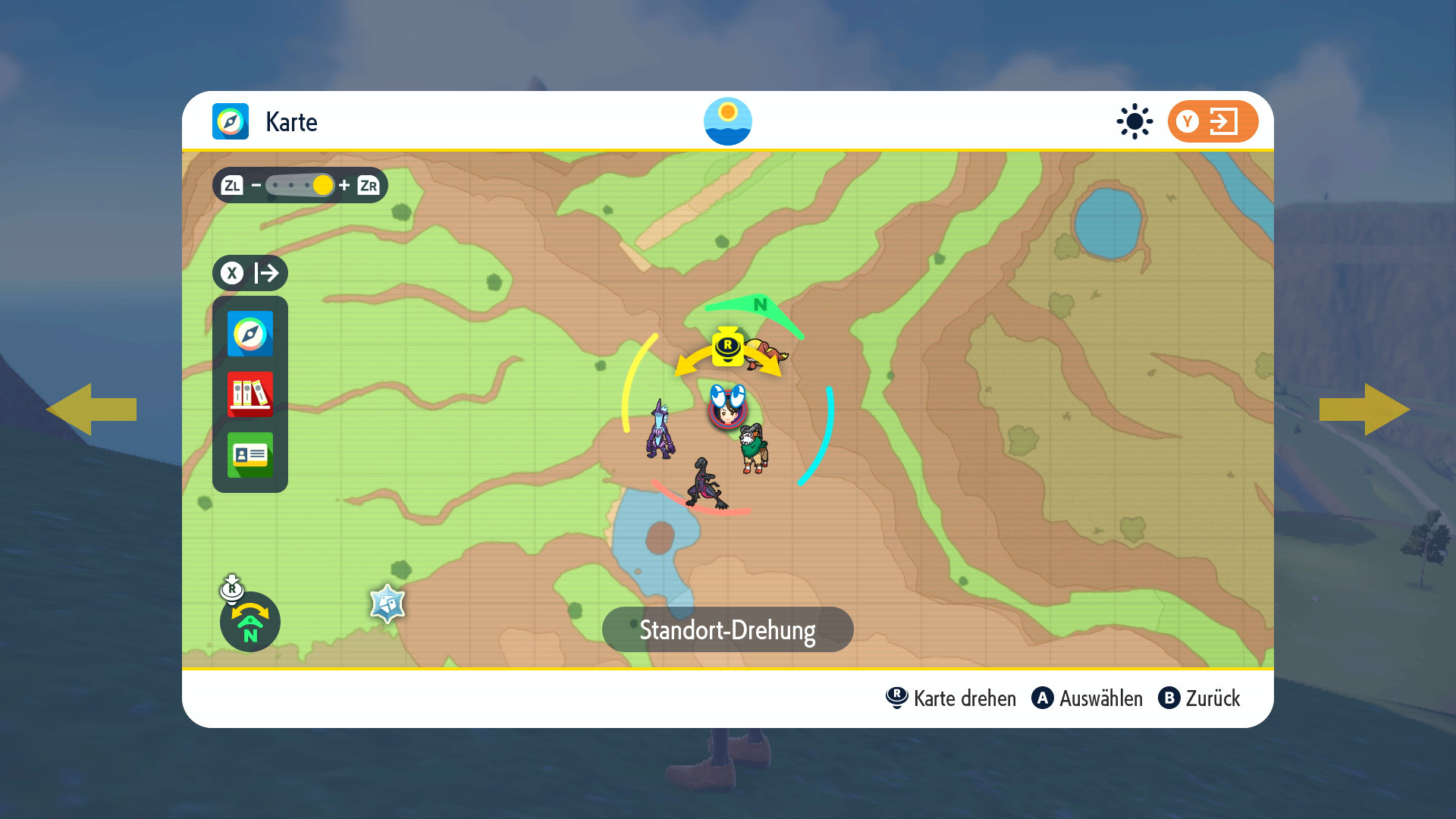
Task: Zoom in with the plus sign
Action: [344, 185]
